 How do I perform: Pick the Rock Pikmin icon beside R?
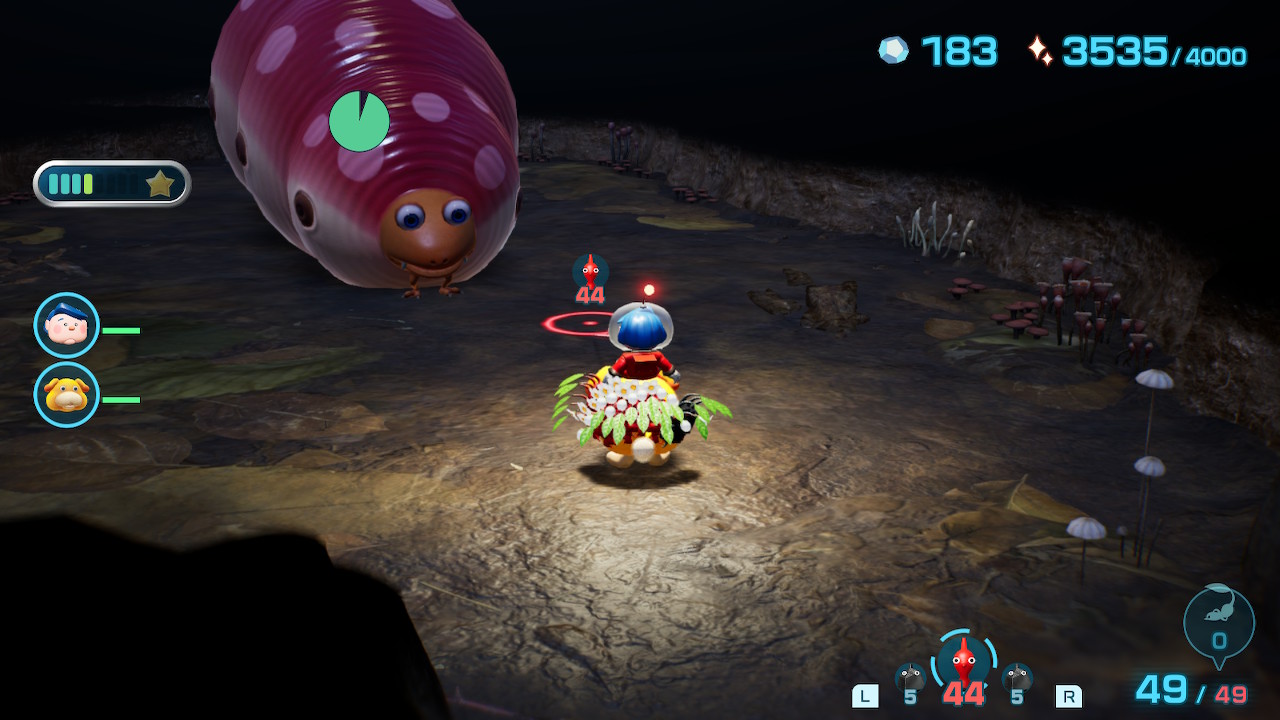pyautogui.click(x=1017, y=678)
